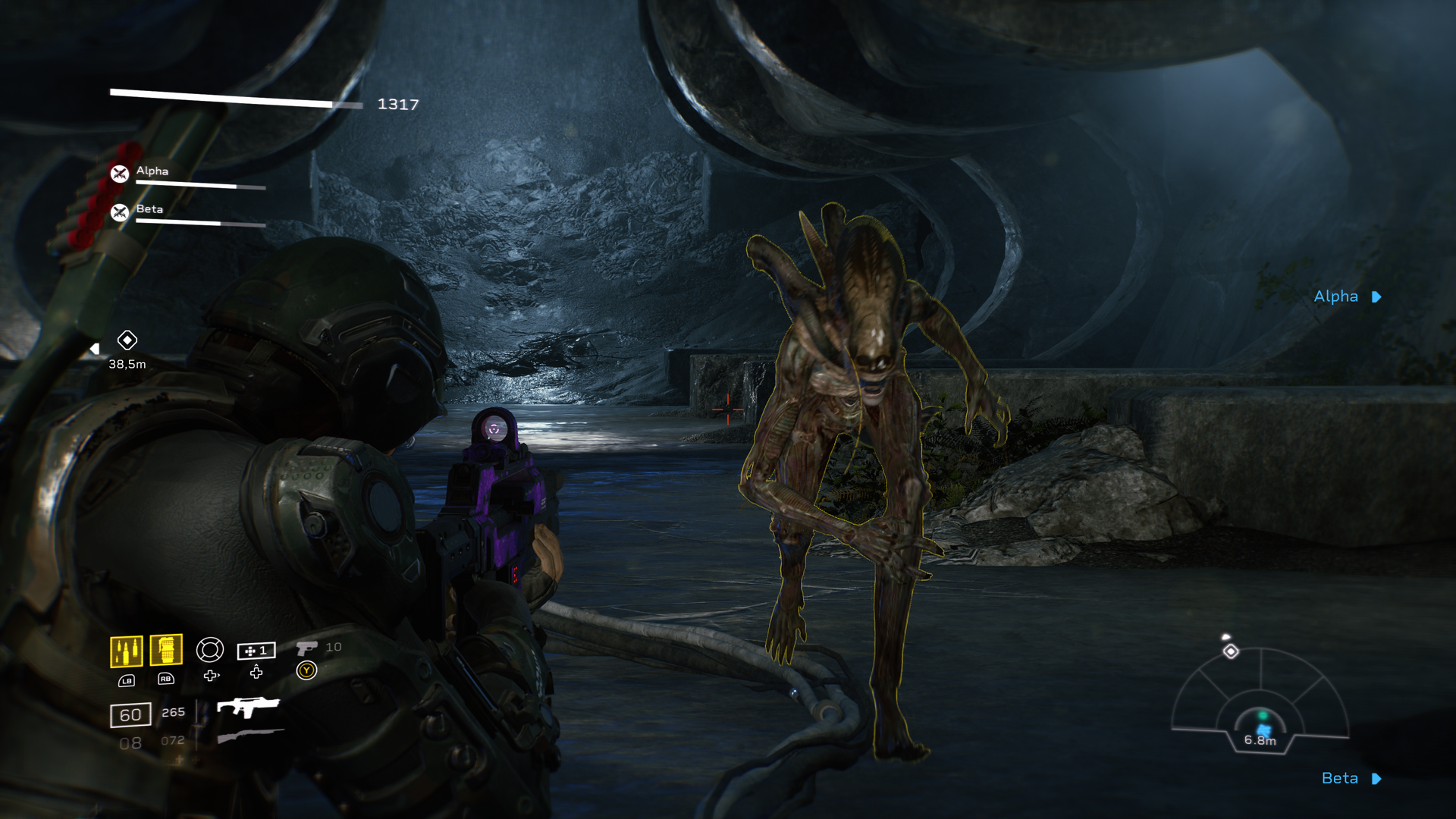Select the pulse rifle primary weapon

coord(248,707)
